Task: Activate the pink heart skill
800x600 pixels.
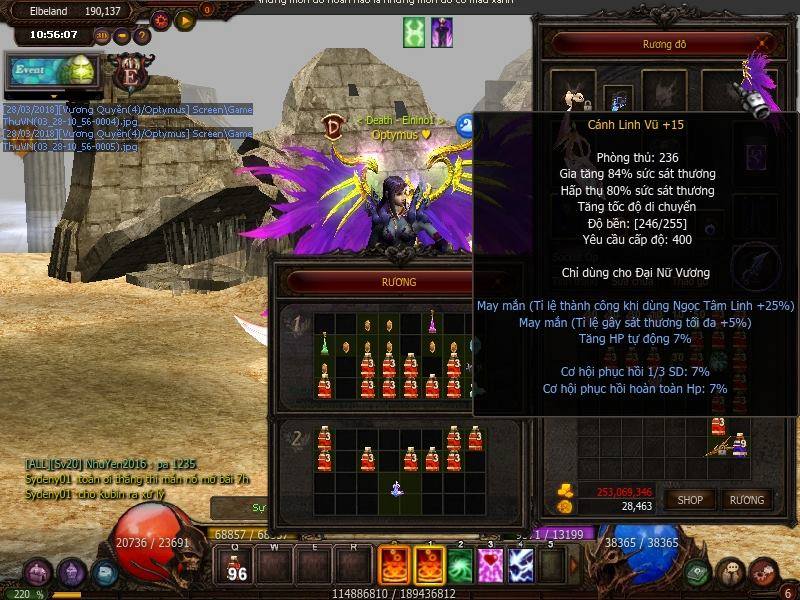Action: tap(490, 565)
